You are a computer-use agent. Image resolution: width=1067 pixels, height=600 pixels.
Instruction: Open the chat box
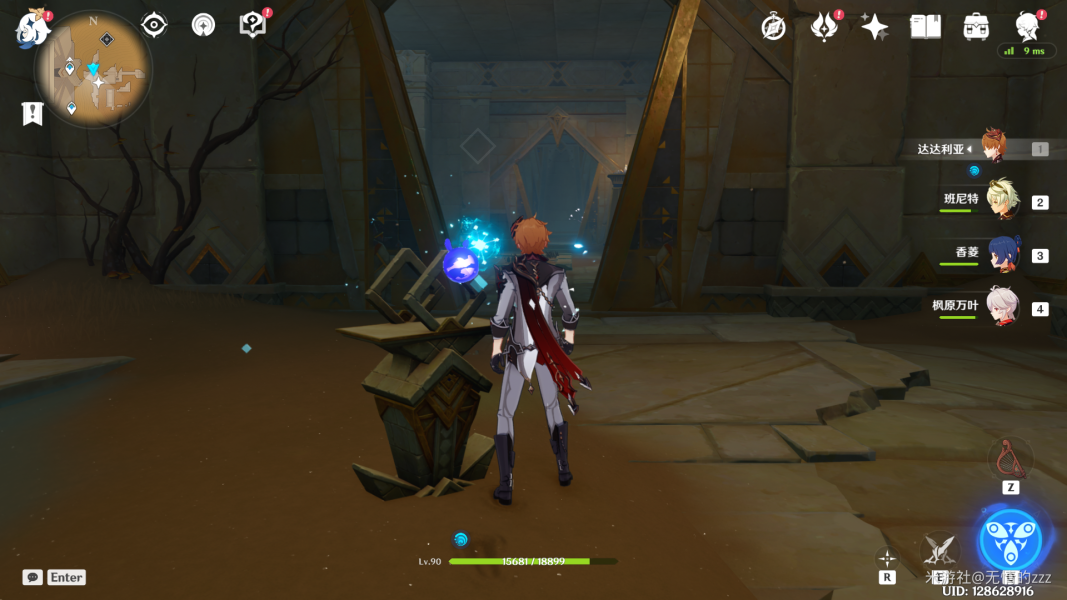point(33,577)
